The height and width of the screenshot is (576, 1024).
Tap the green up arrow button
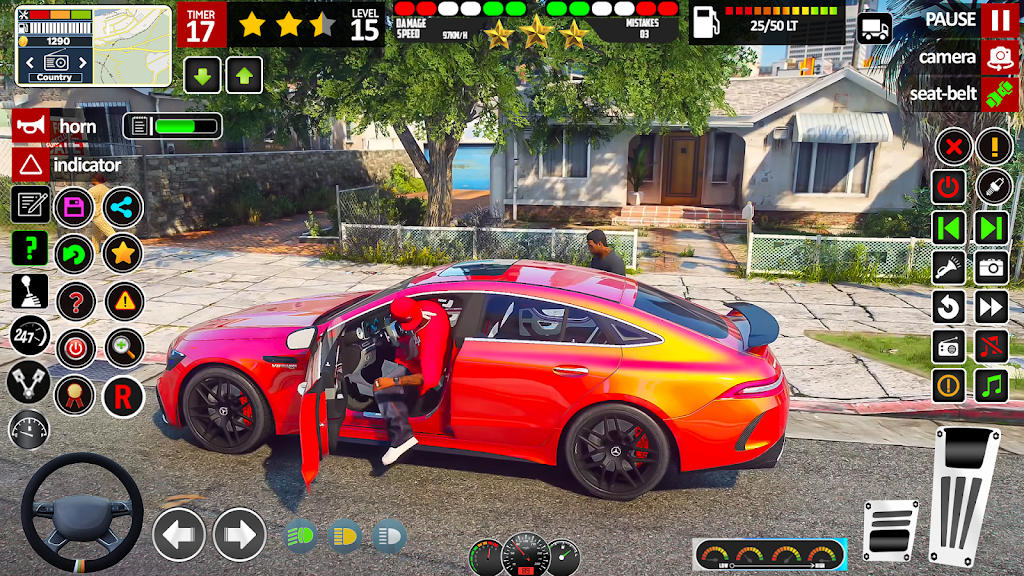pos(244,75)
